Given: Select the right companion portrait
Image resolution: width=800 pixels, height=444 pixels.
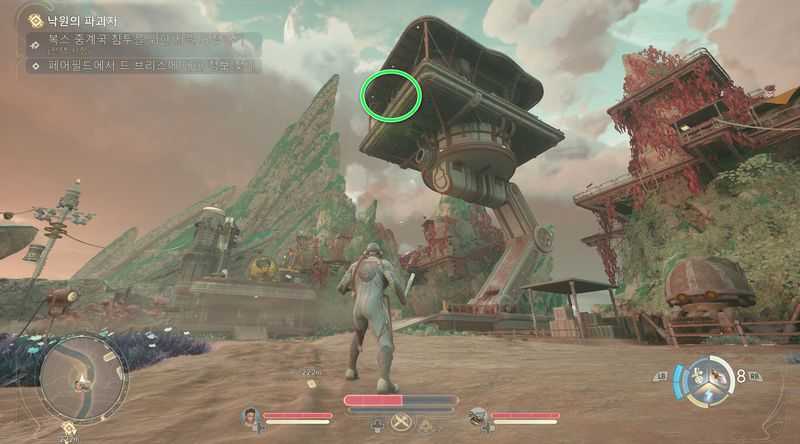Looking at the screenshot, I should pos(477,415).
